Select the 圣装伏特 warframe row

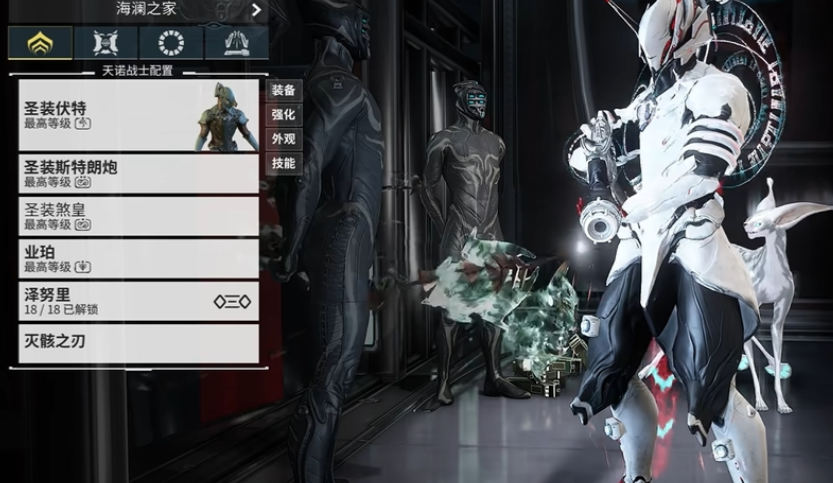point(138,115)
